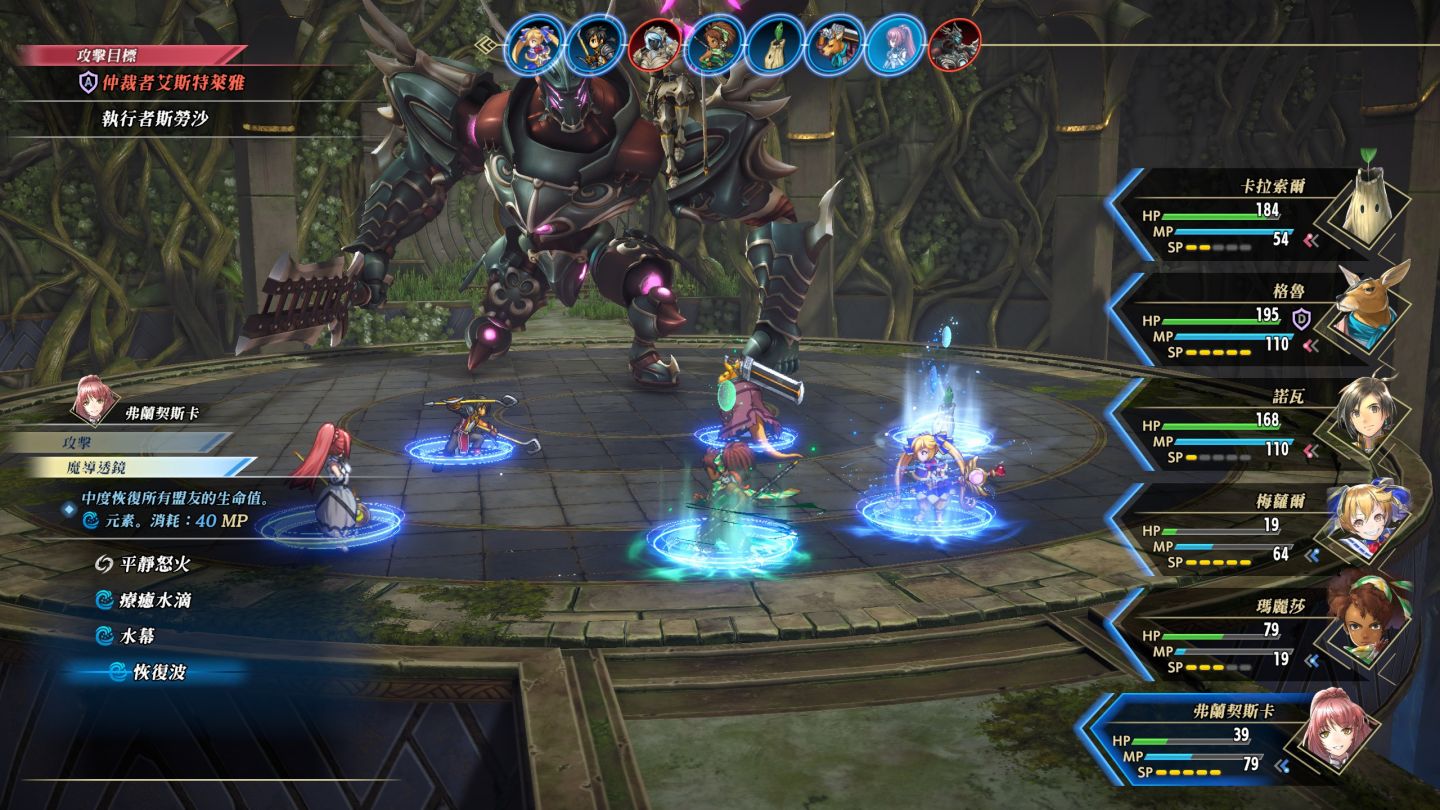Click the blonde twin-tail girl turn-order icon
1440x810 pixels.
[533, 44]
